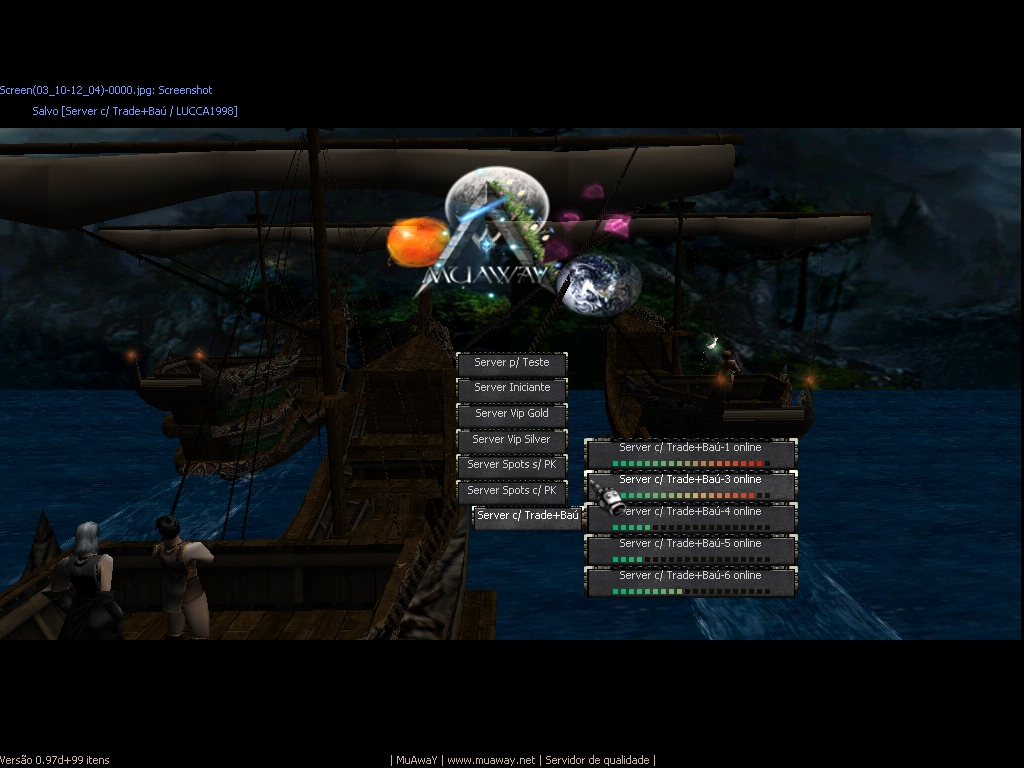Choose the Server Iniciante group
This screenshot has height=768, width=1024.
(x=512, y=388)
